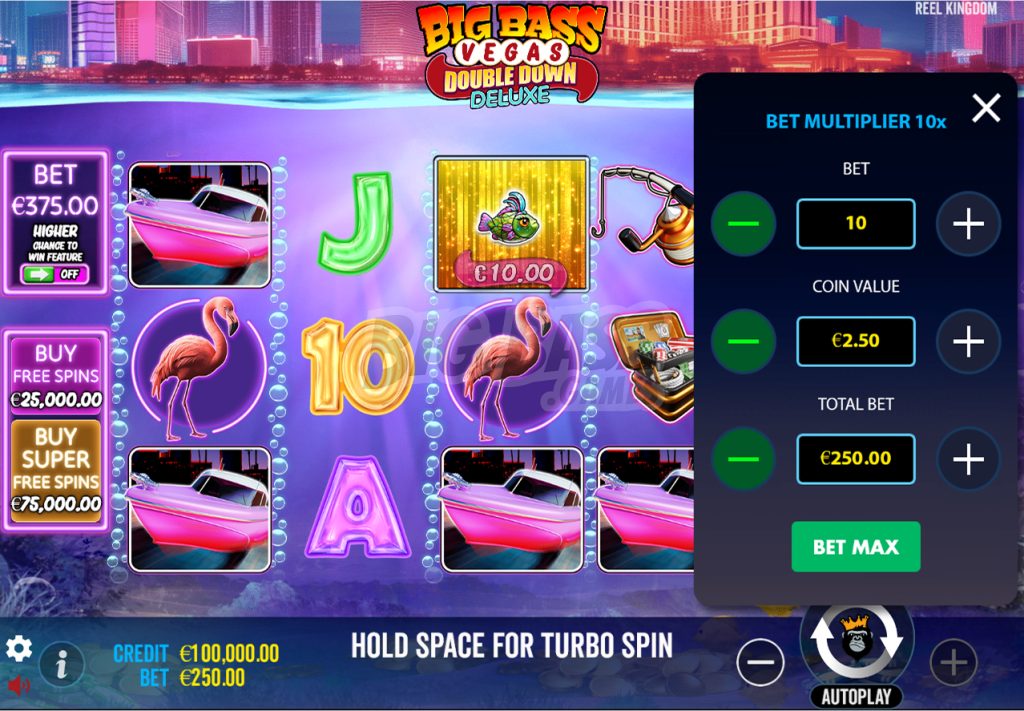Open the game info page
This screenshot has height=711, width=1024.
61,662
